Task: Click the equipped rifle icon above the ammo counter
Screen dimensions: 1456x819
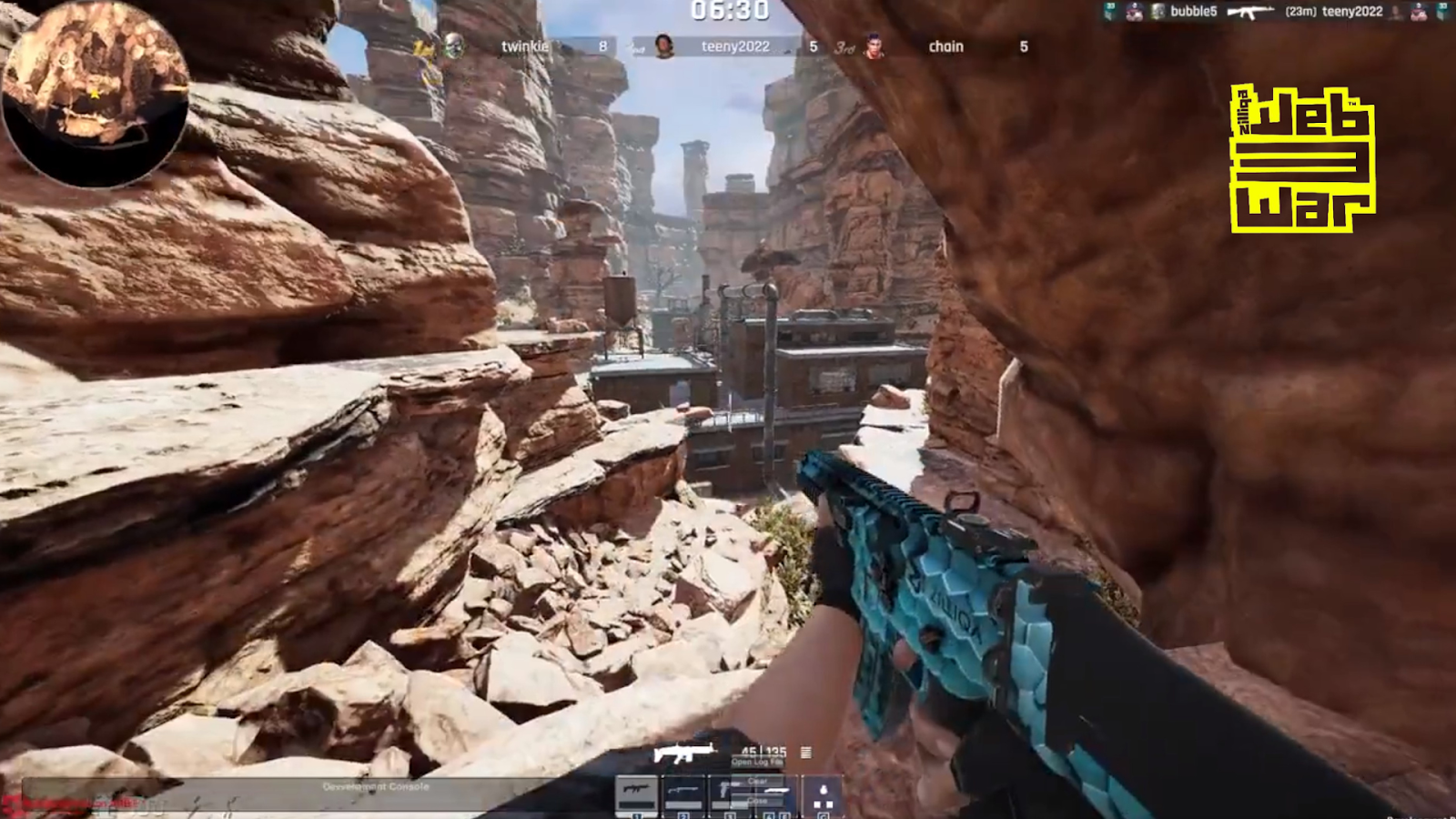Action: (x=684, y=751)
